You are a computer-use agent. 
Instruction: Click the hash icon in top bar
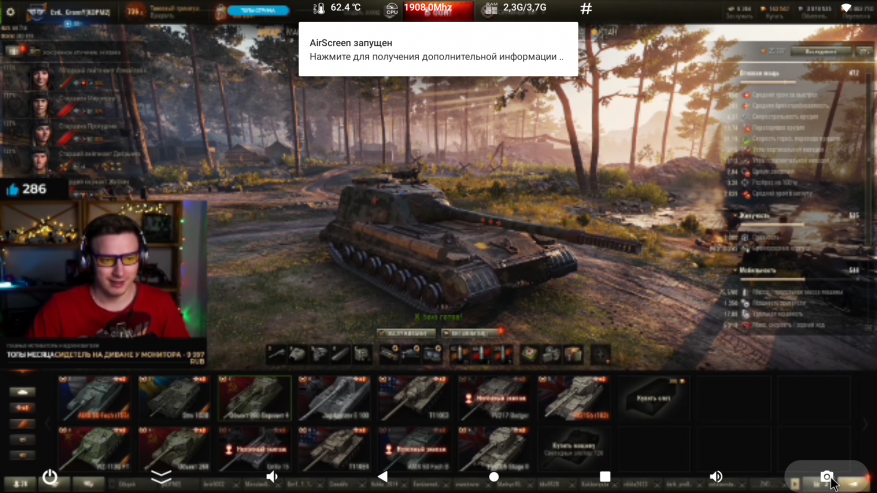point(586,9)
